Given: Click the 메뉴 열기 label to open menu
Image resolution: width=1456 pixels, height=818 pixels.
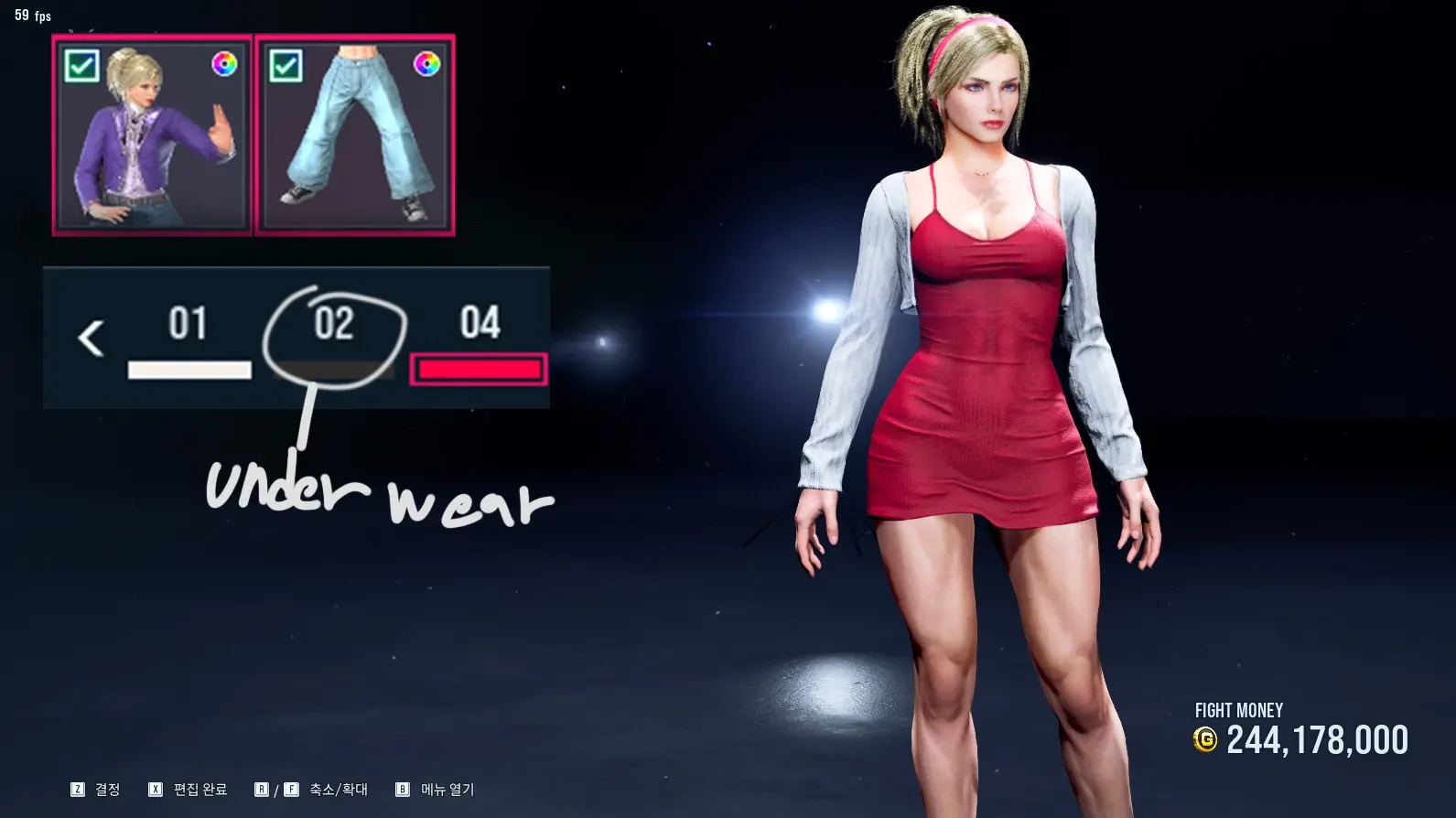Looking at the screenshot, I should point(445,789).
